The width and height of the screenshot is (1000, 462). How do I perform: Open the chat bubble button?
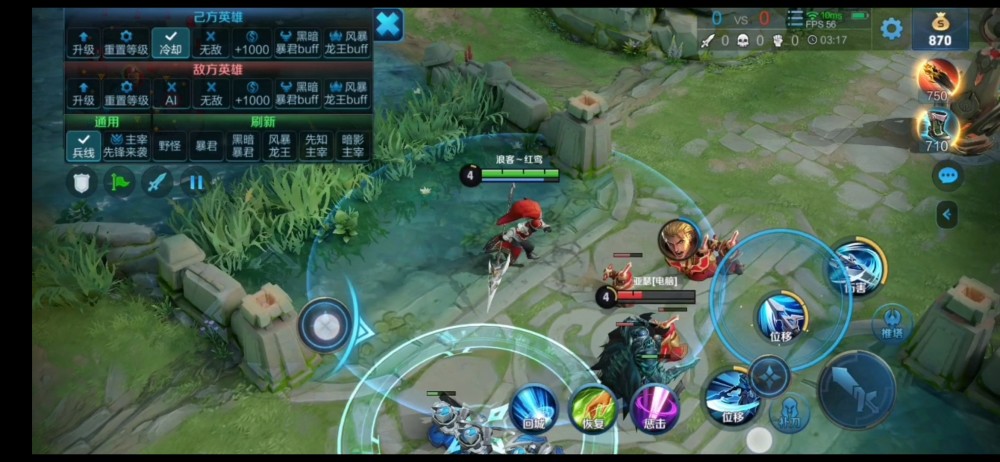947,176
